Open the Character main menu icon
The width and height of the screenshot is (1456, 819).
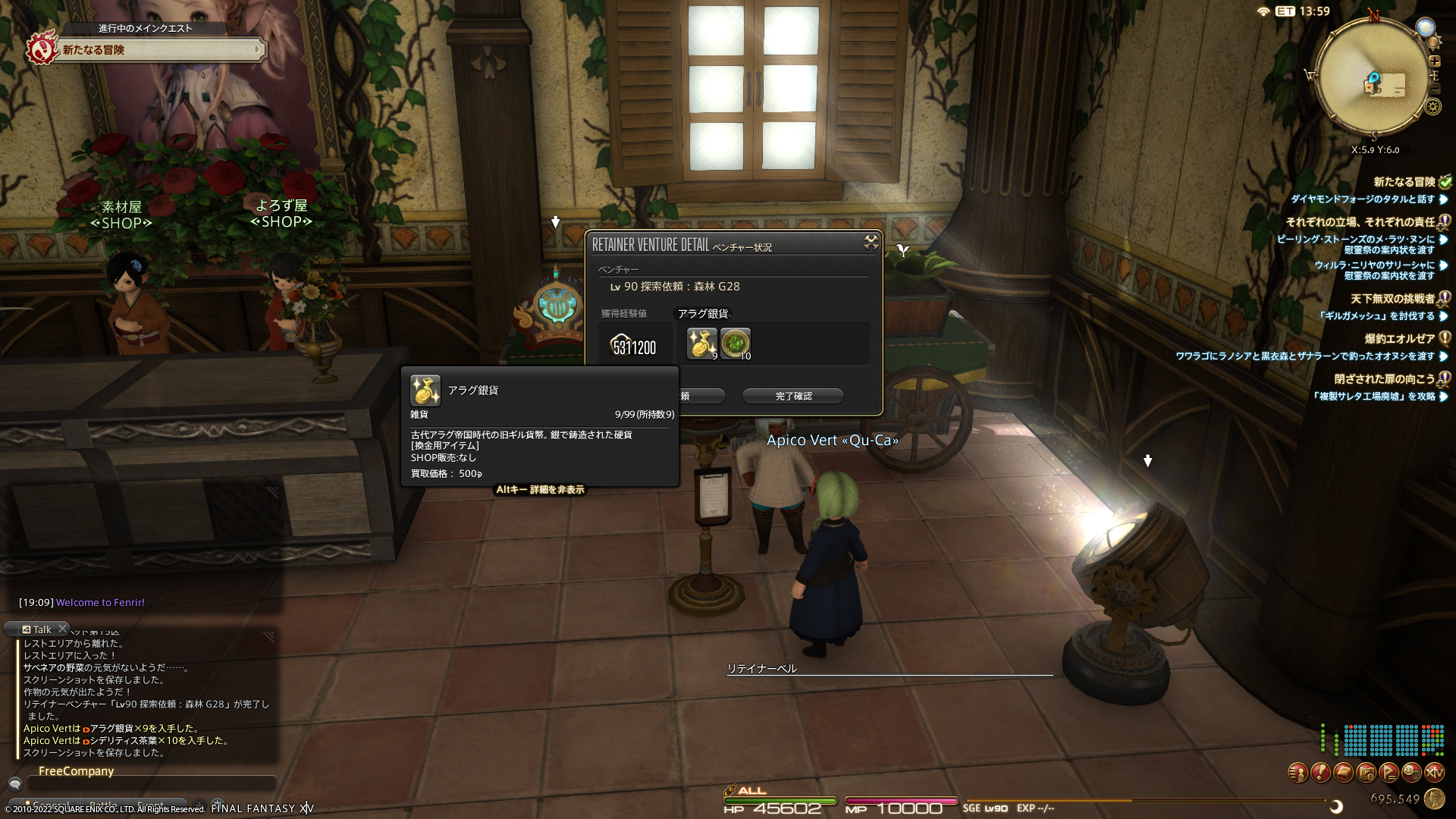[1298, 773]
